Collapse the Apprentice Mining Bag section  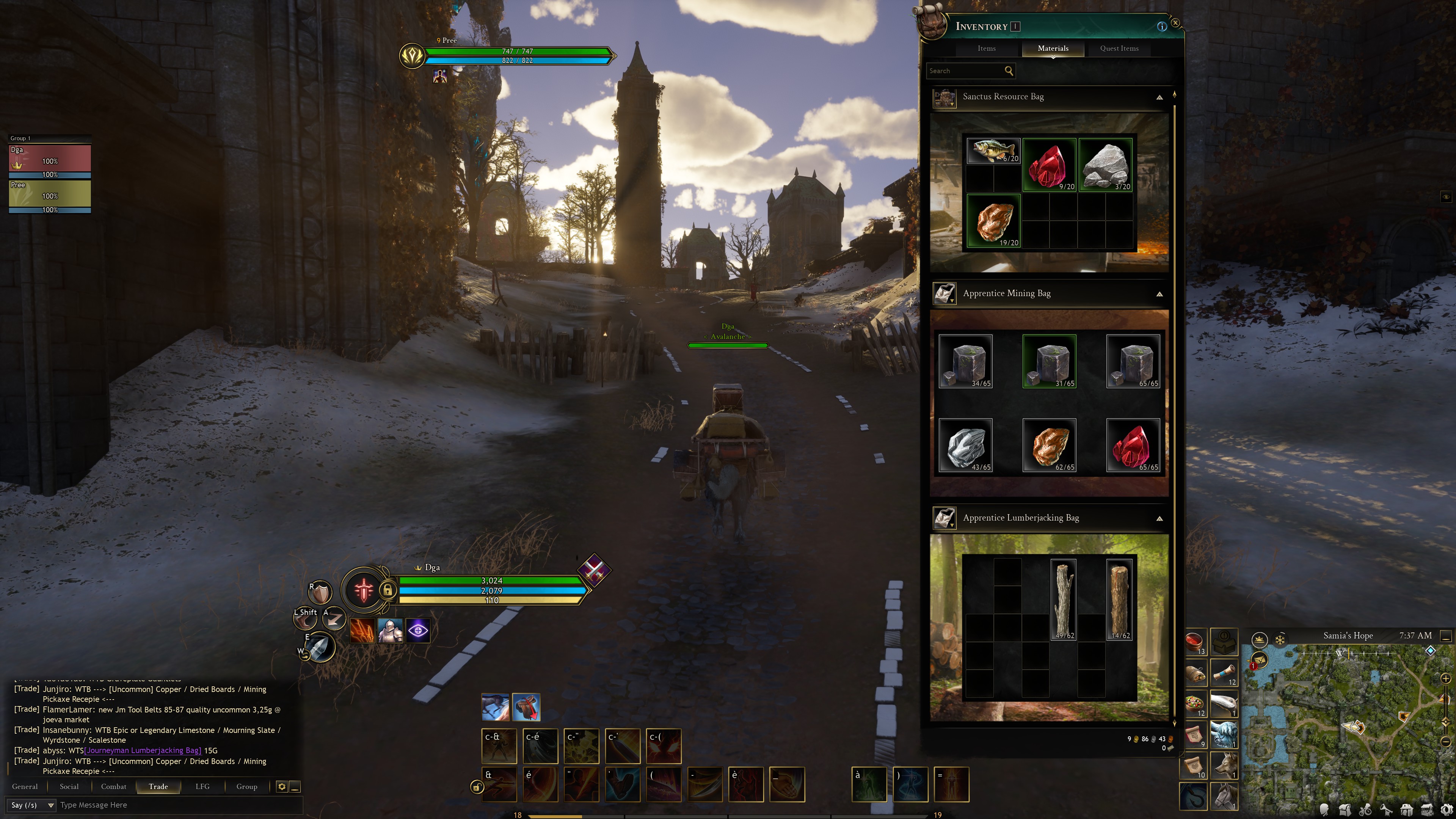coord(1159,294)
